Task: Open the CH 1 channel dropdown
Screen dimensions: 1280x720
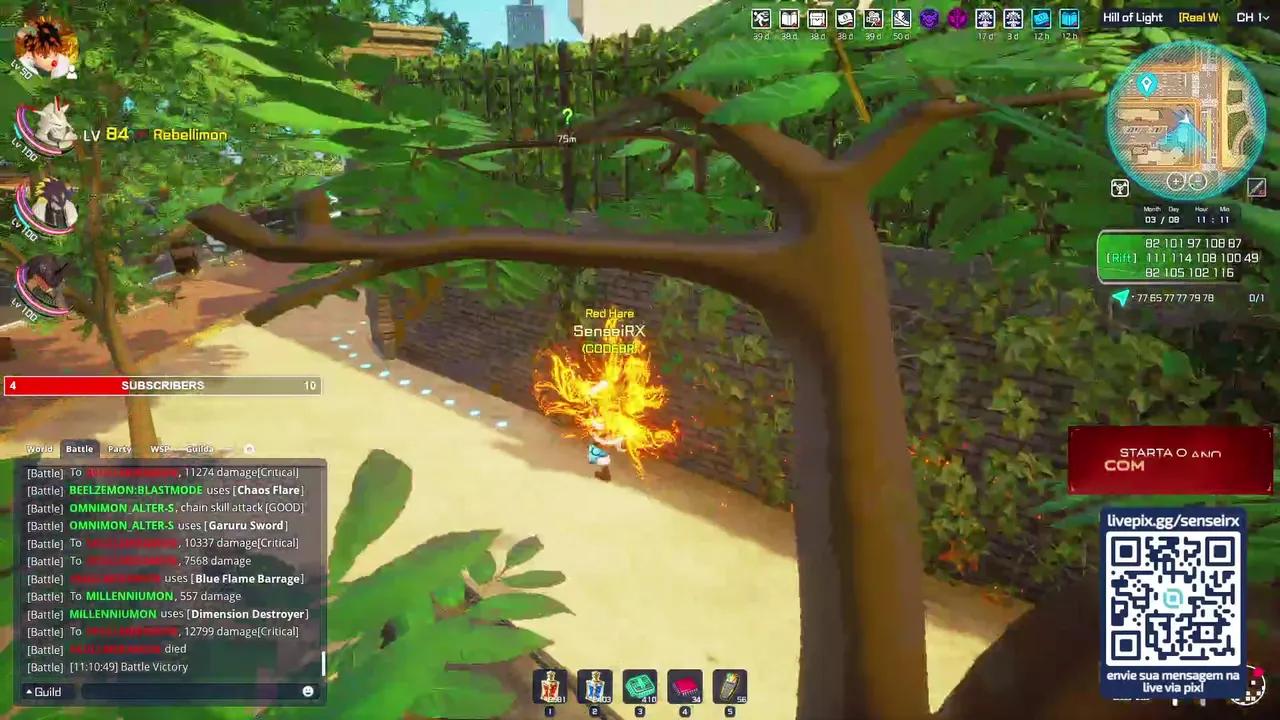Action: tap(1251, 17)
